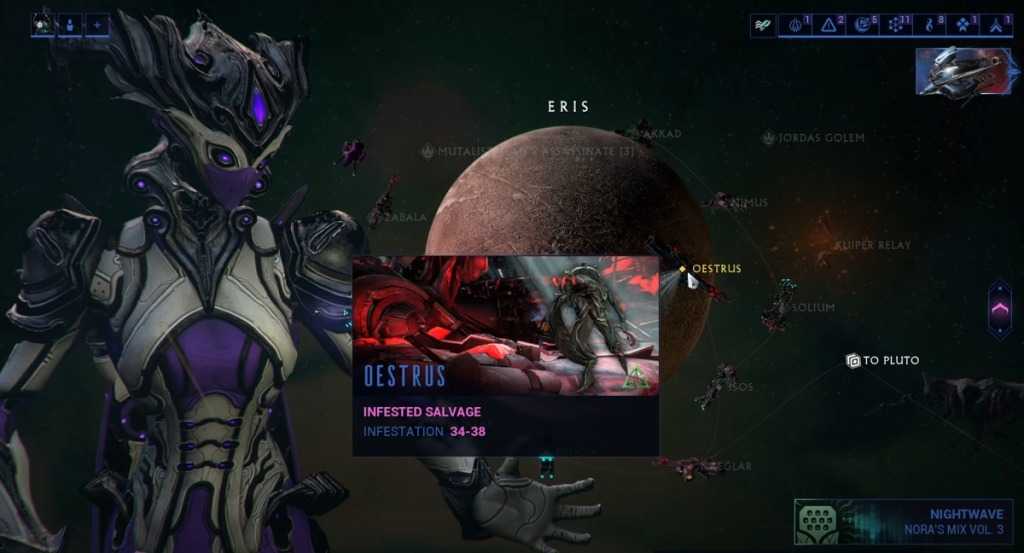
Task: Show the green ship navigation icon
Action: 763,25
